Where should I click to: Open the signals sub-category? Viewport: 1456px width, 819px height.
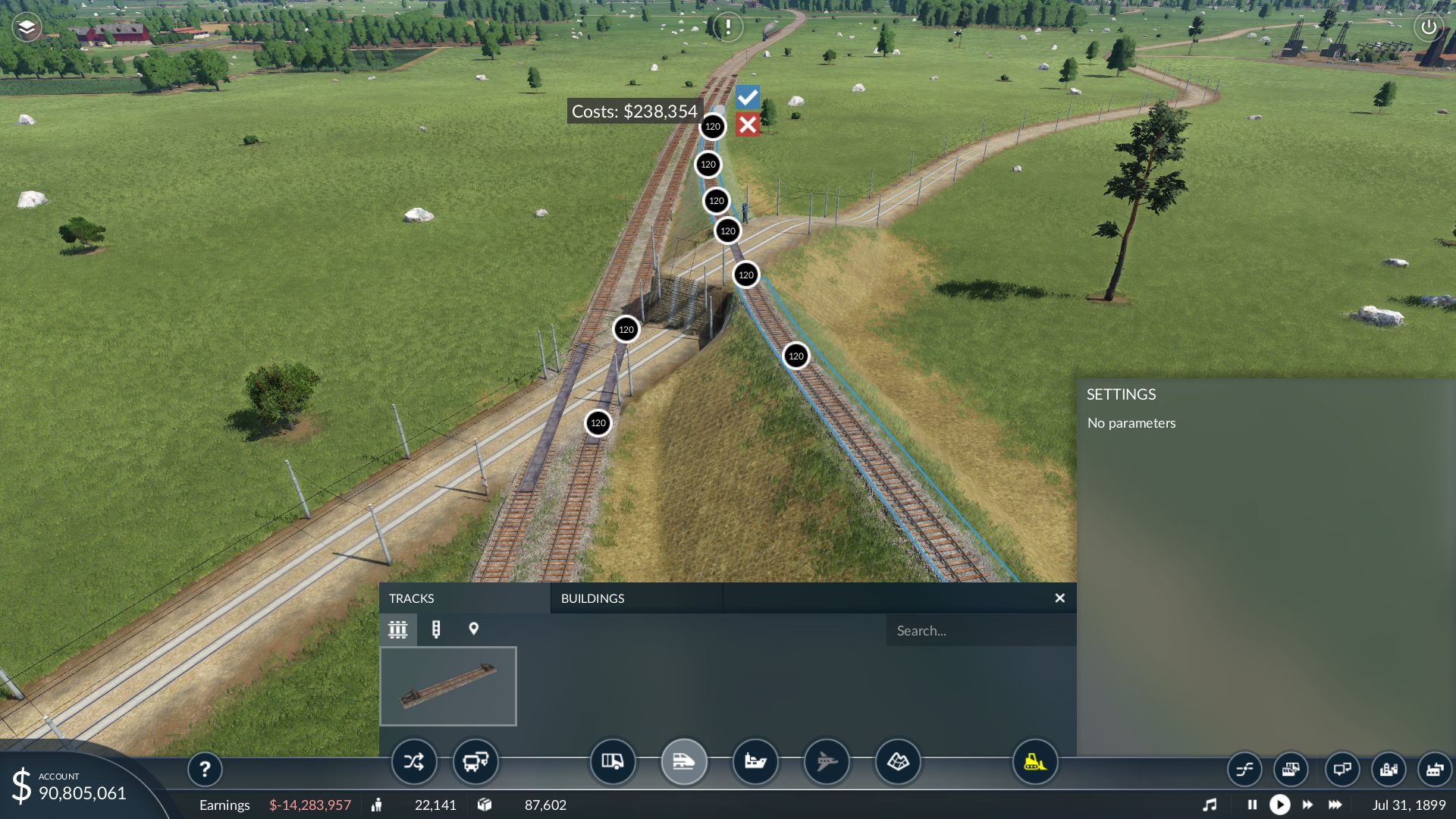(436, 629)
